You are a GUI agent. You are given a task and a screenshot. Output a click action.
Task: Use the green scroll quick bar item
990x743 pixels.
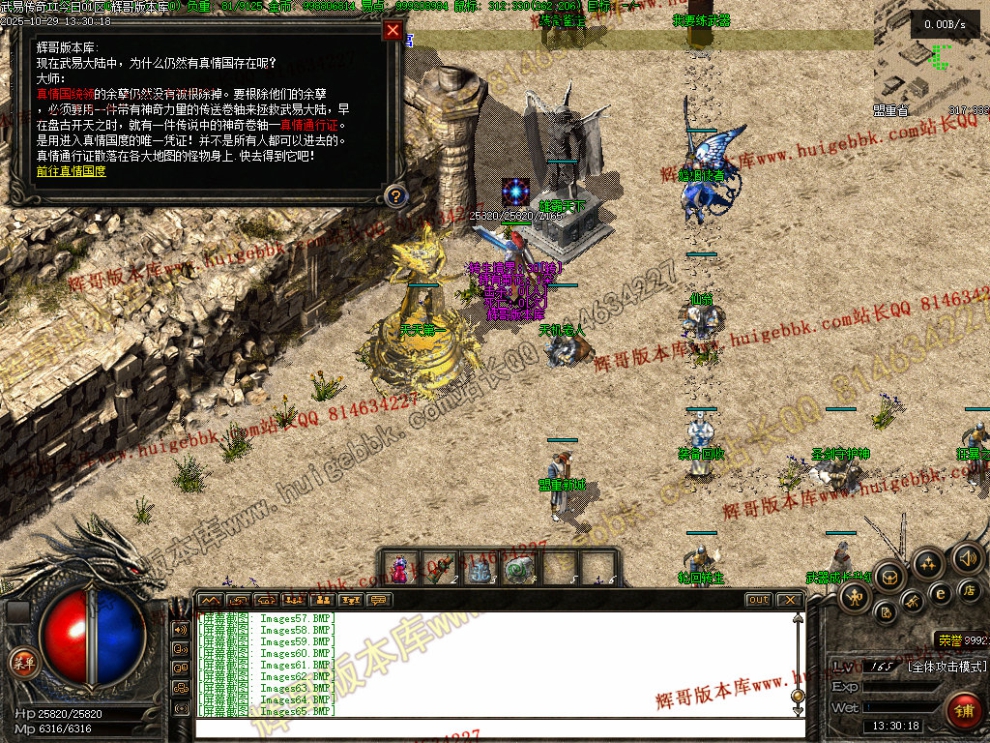click(x=519, y=569)
